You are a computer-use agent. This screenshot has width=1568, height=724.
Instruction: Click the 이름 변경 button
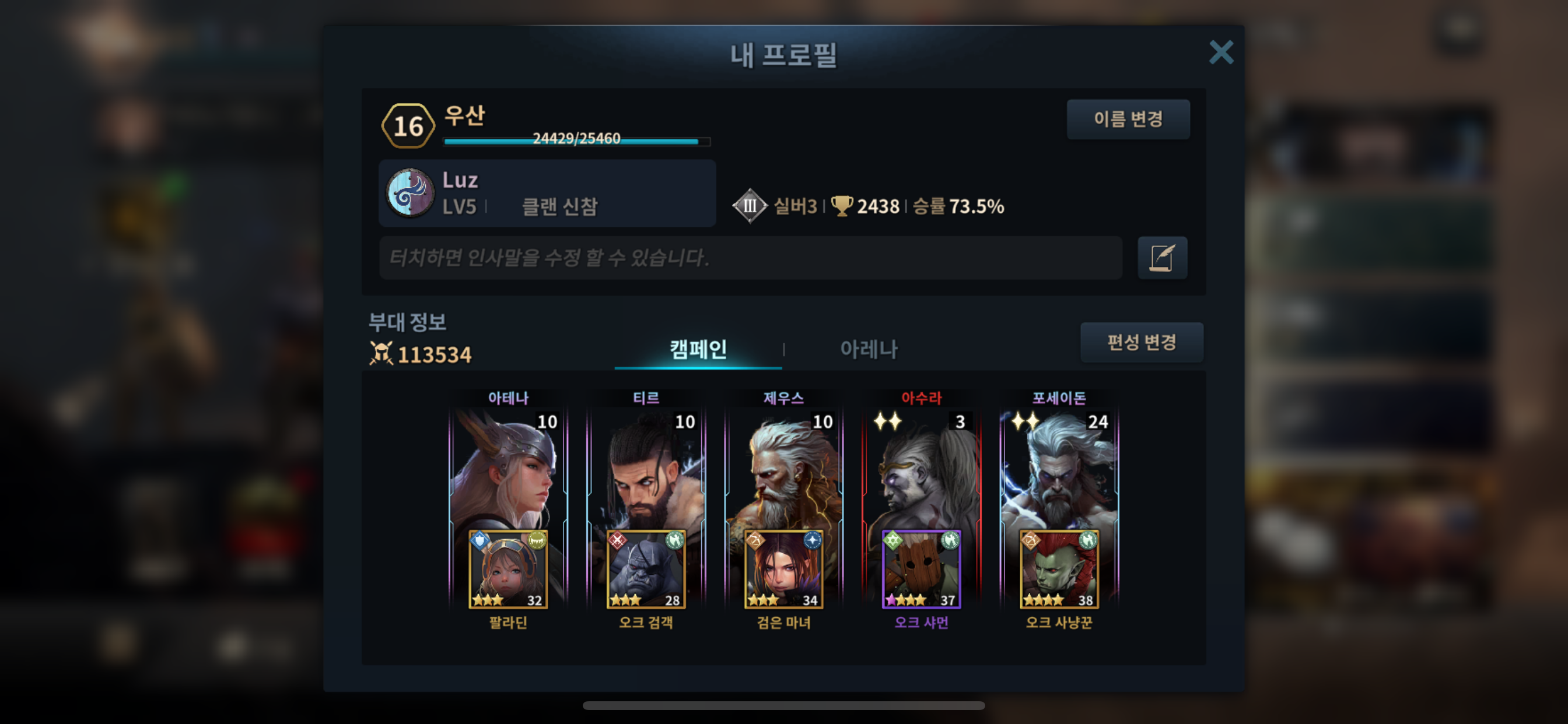point(1128,120)
